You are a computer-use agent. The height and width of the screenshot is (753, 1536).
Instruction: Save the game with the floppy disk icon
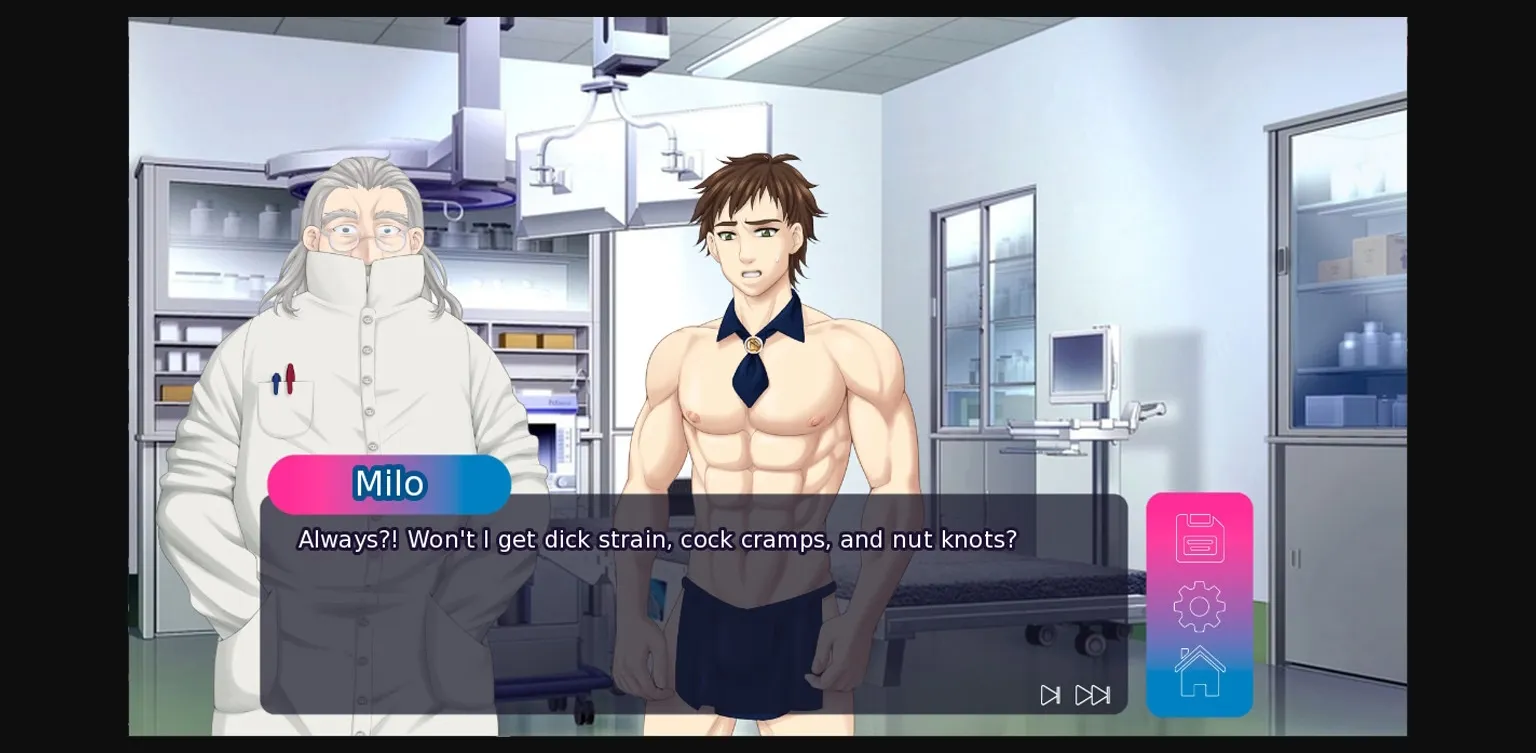pos(1199,537)
